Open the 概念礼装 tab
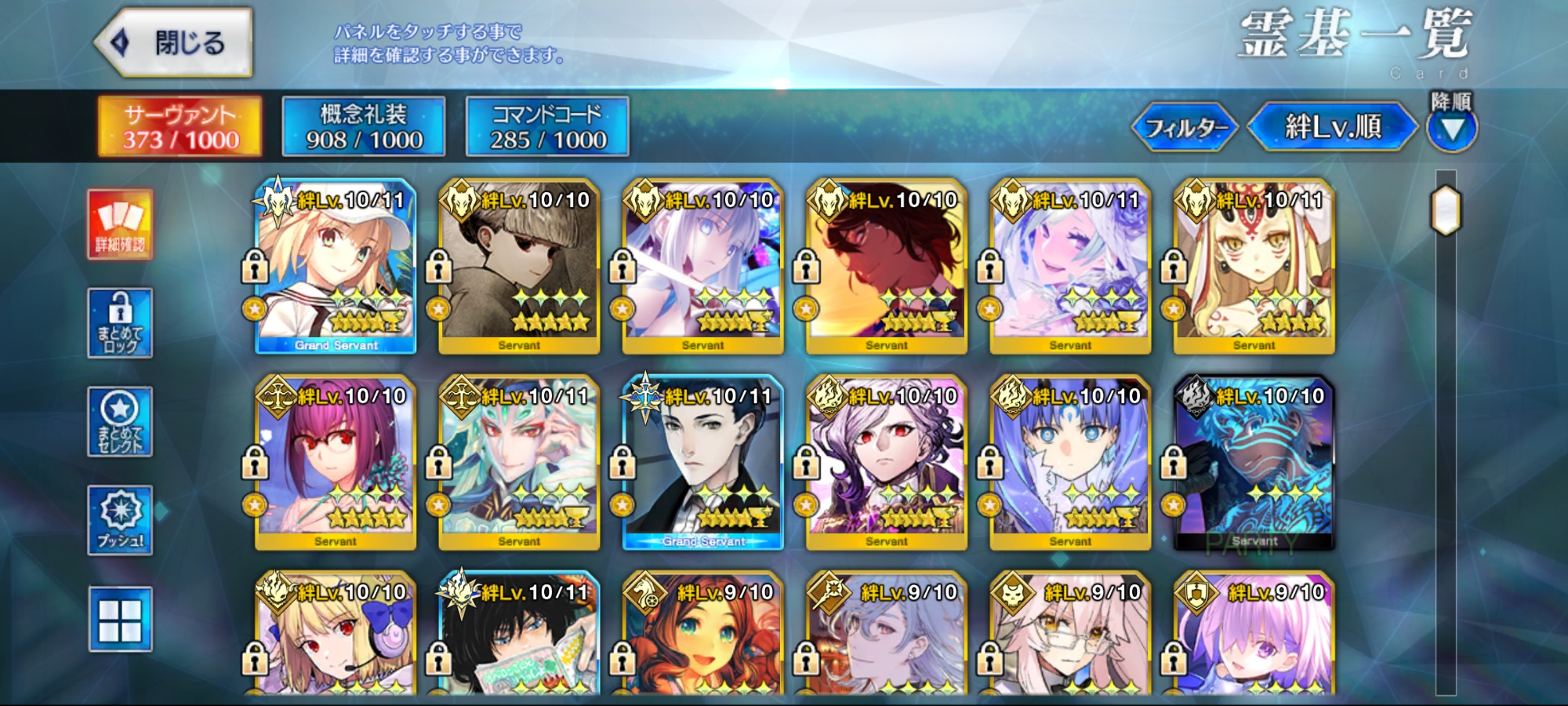This screenshot has height=706, width=1568. (x=364, y=126)
